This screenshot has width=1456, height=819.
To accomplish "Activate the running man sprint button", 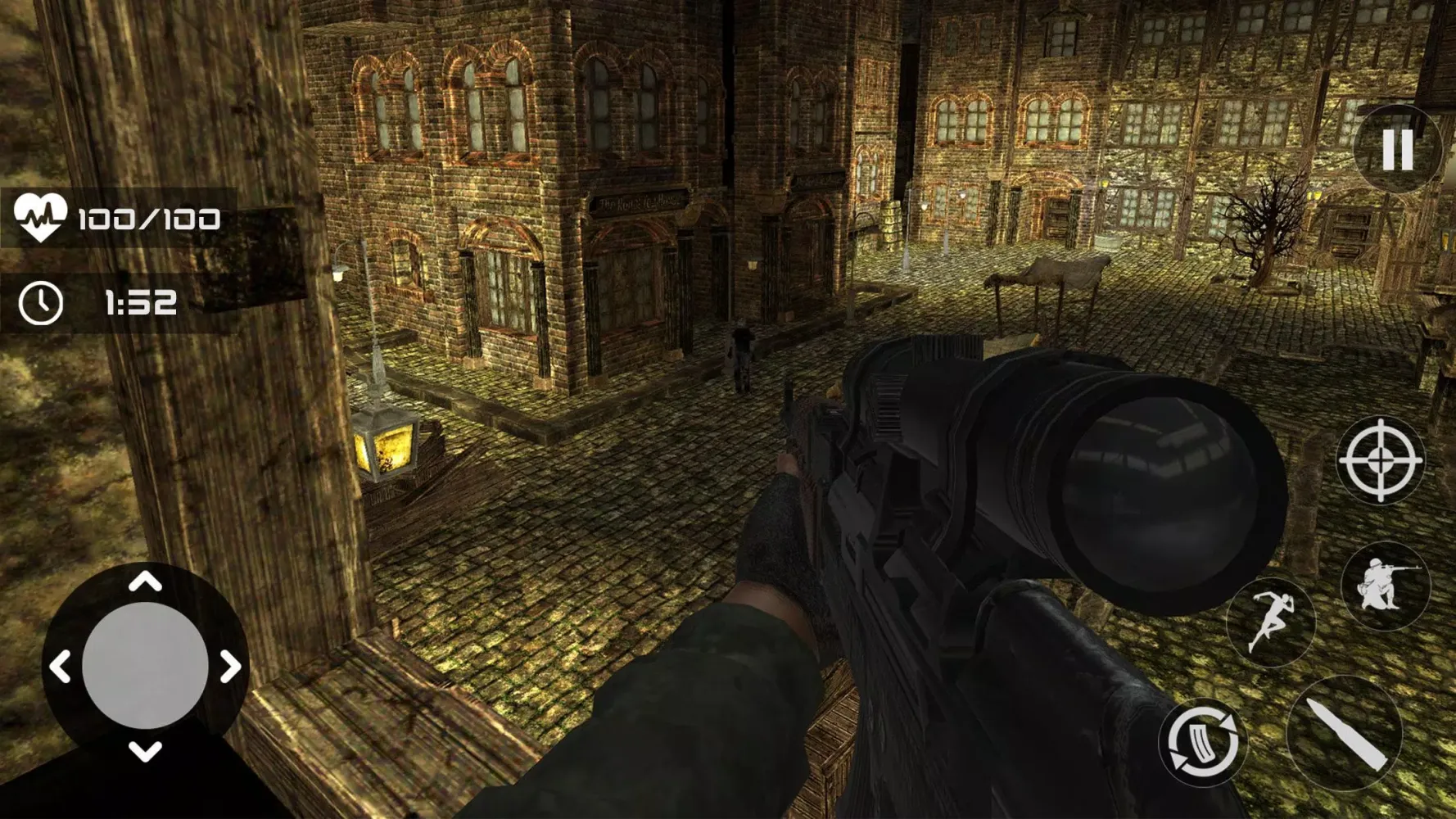I will tap(1269, 622).
